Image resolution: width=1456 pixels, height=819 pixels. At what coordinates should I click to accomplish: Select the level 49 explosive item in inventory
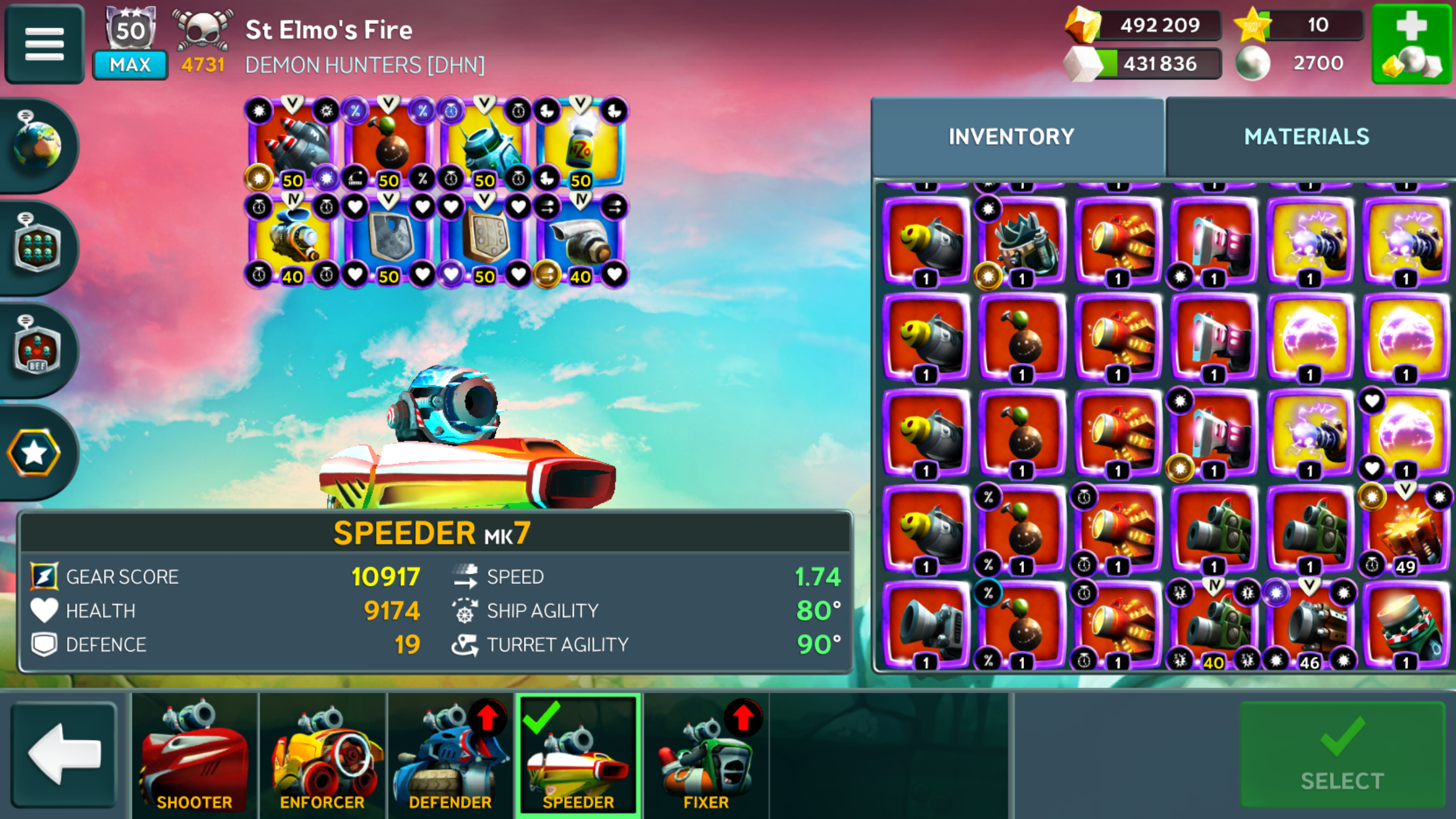[x=1405, y=530]
